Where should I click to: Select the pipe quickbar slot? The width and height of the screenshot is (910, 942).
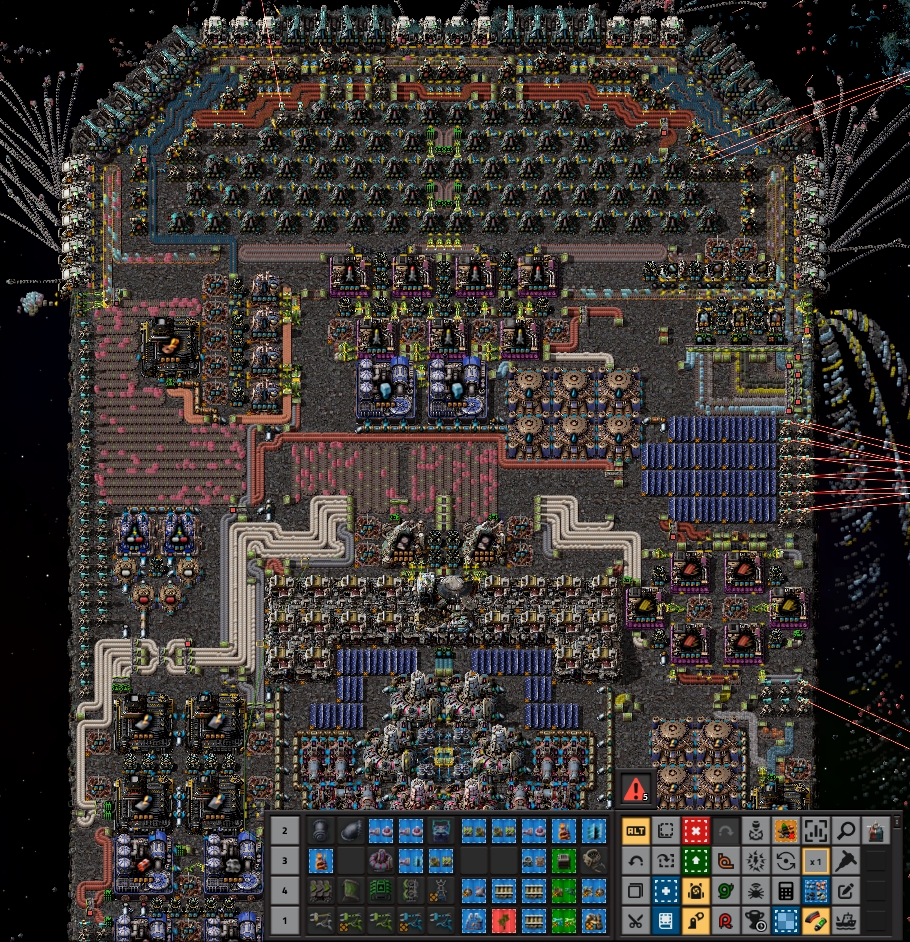tap(319, 830)
